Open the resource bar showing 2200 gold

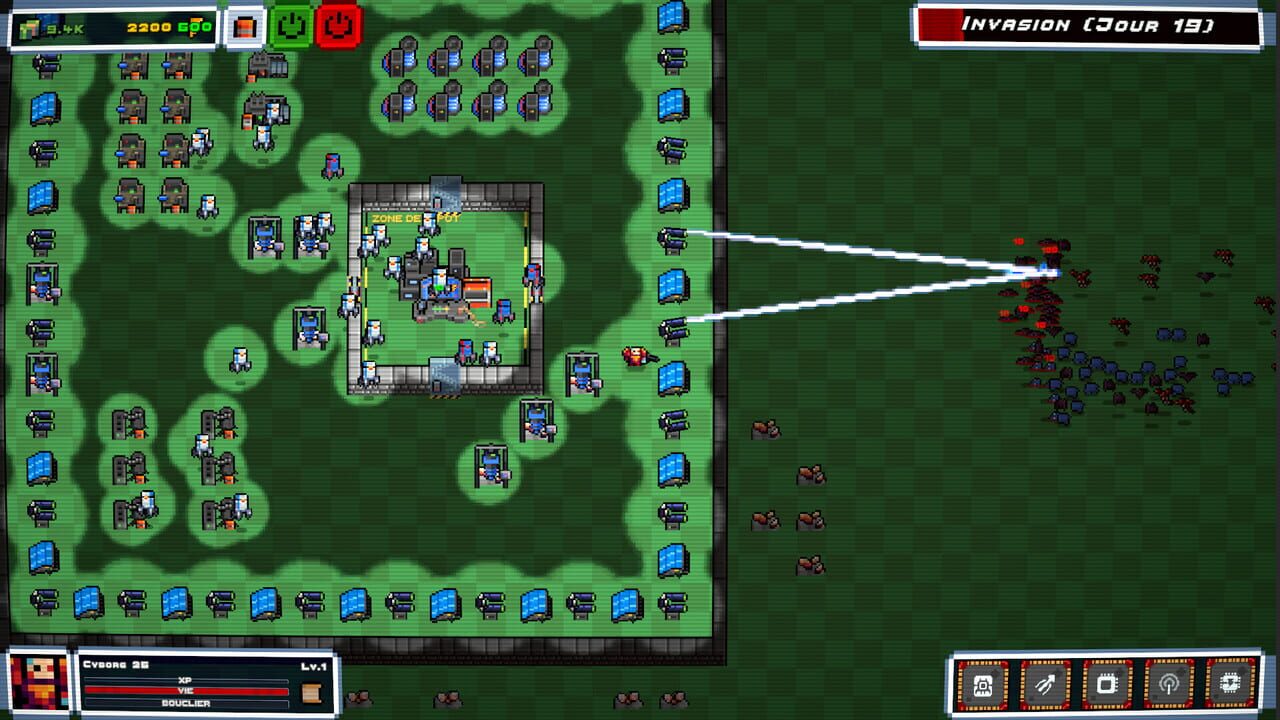150,27
